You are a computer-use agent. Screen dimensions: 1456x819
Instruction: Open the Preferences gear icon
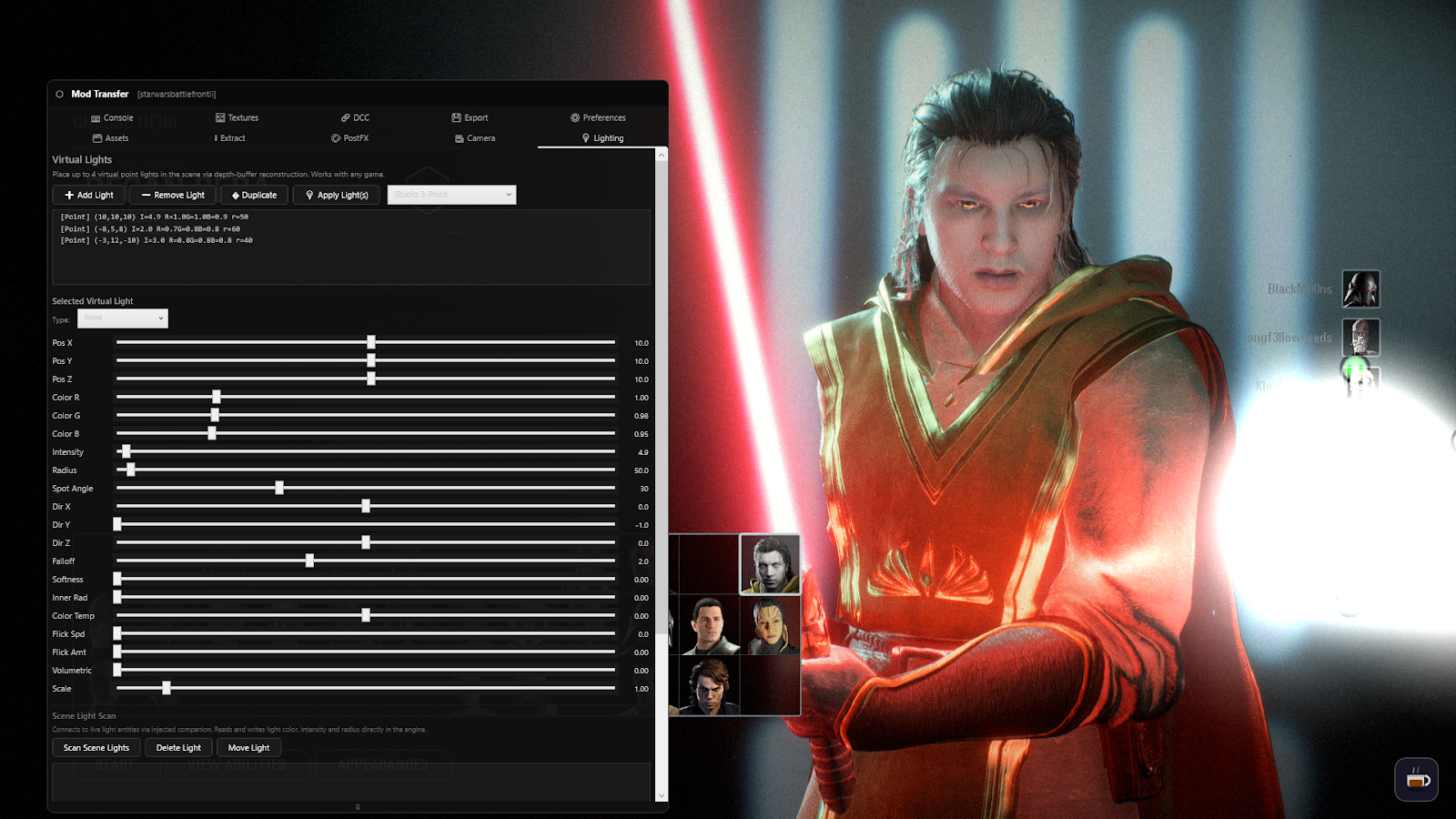pos(575,117)
